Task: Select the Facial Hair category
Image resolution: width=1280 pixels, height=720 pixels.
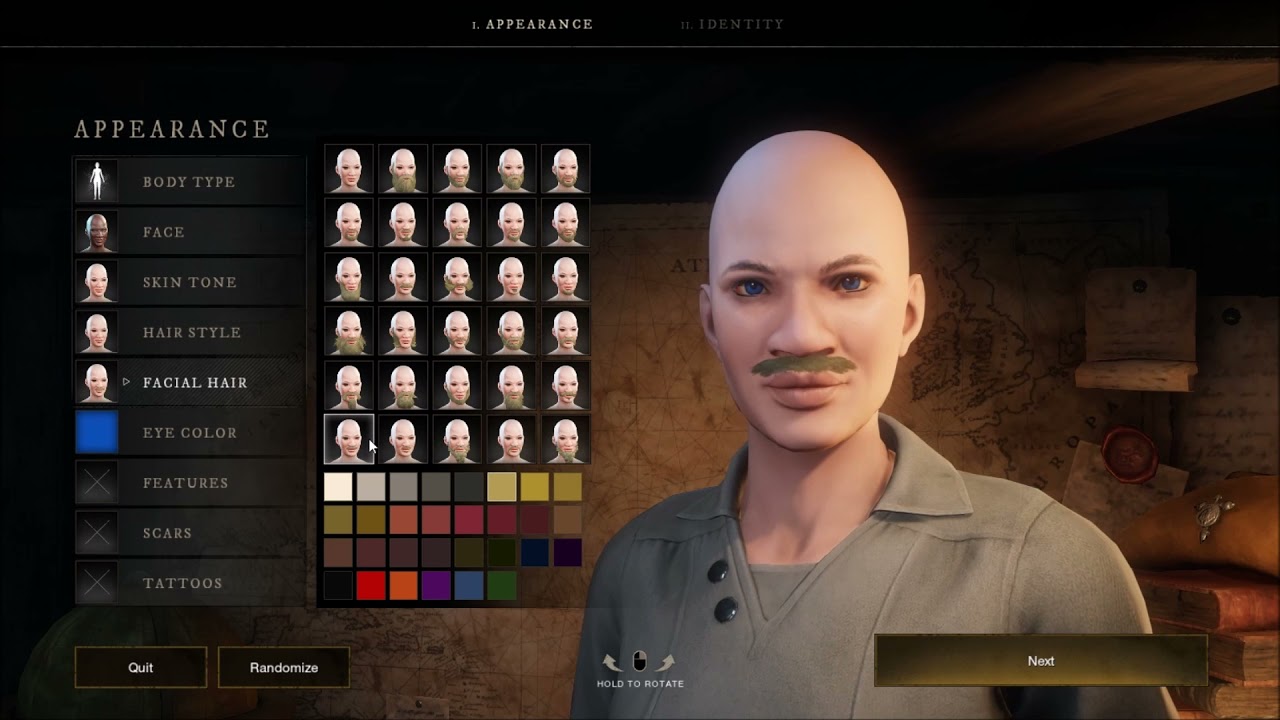Action: (x=195, y=382)
